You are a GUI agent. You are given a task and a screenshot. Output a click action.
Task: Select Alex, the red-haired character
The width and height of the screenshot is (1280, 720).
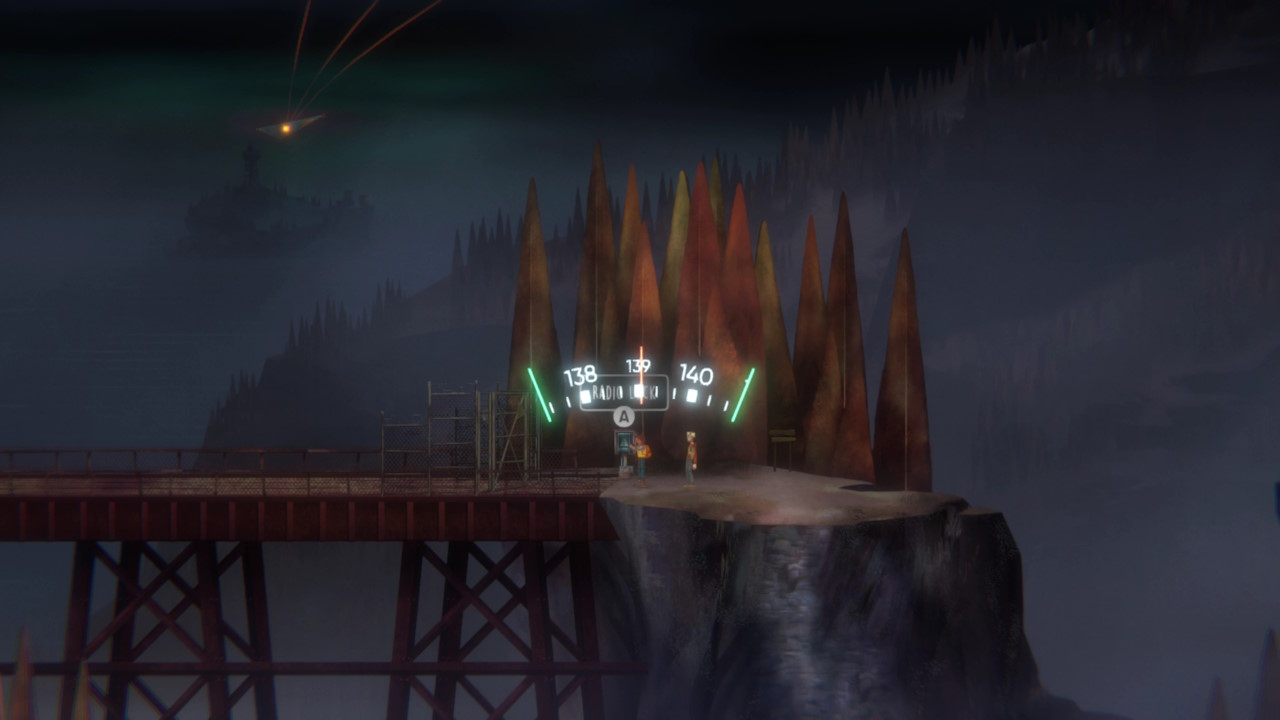coord(642,458)
